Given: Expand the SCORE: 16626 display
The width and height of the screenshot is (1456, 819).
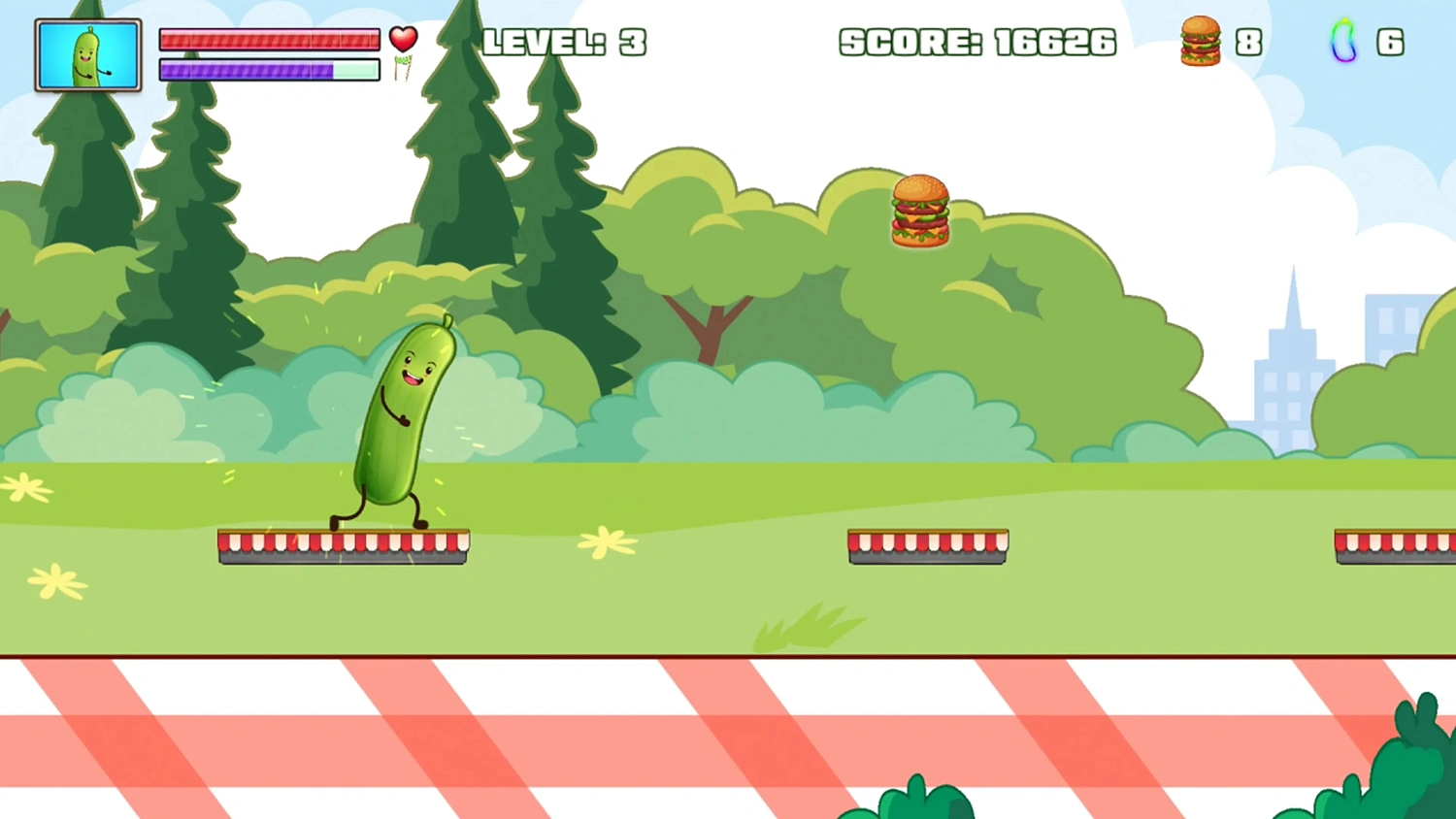Looking at the screenshot, I should click(977, 42).
